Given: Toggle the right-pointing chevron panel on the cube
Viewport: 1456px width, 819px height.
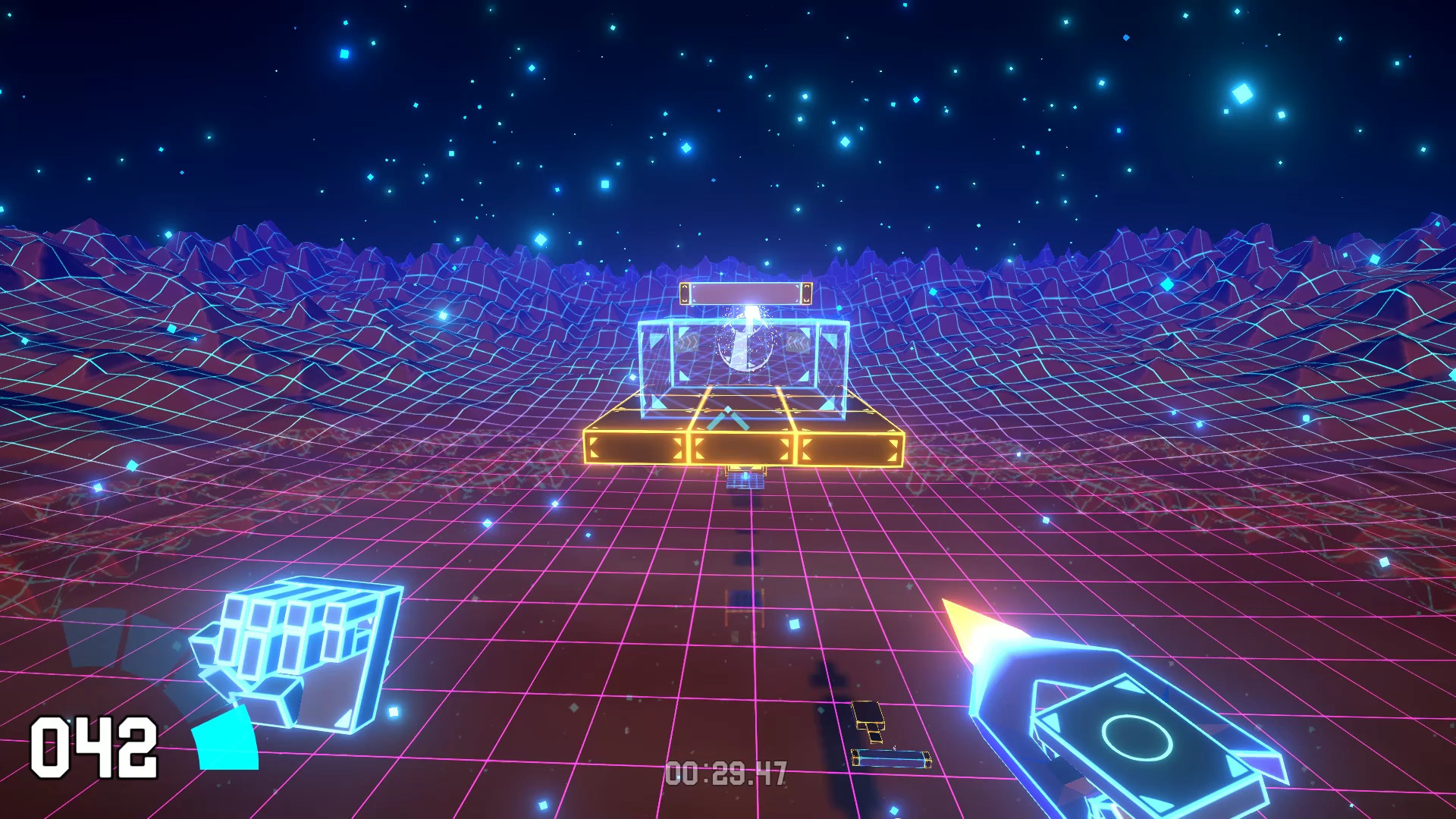Looking at the screenshot, I should point(686,341).
